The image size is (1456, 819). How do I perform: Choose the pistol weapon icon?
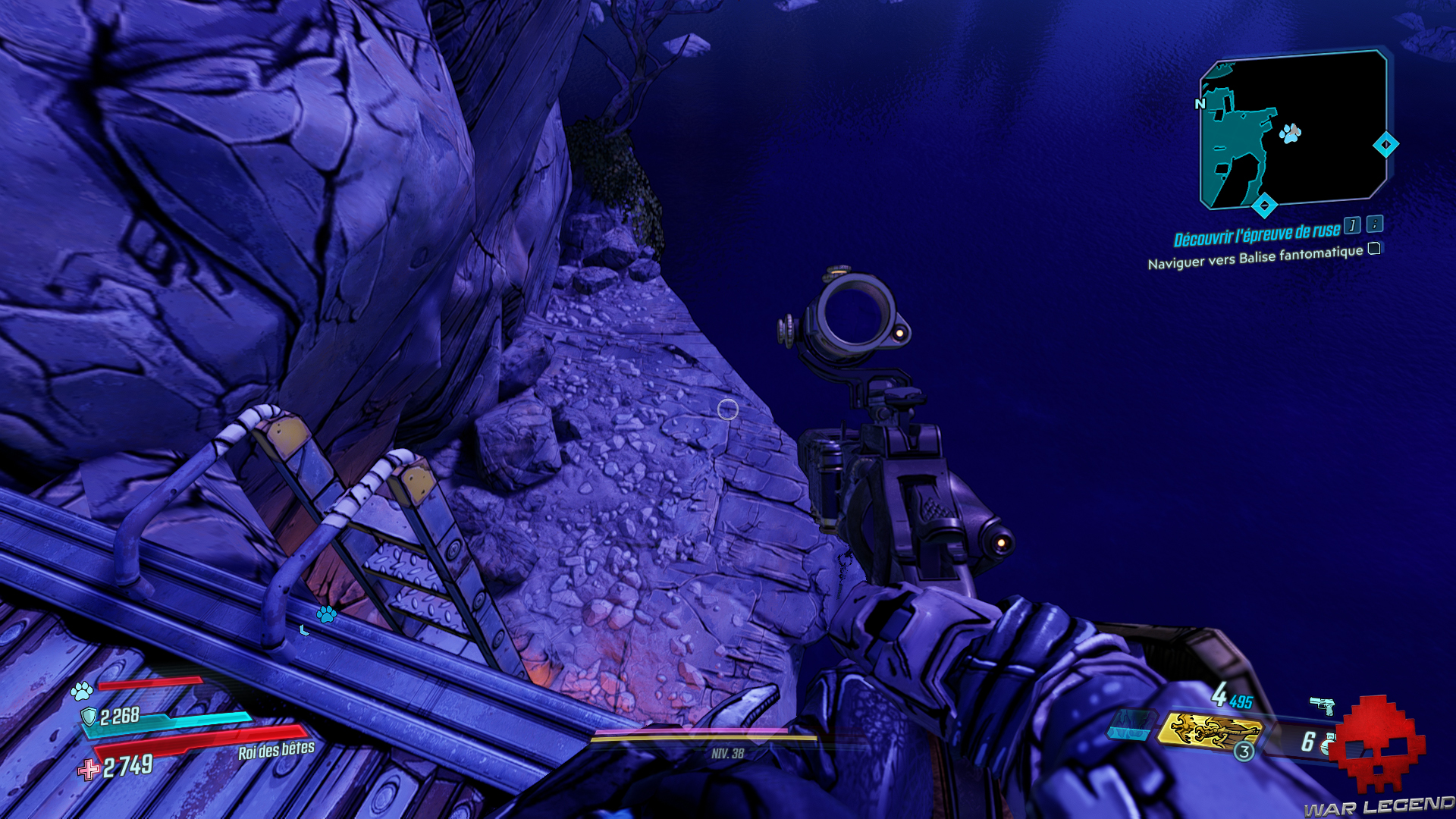pos(1323,705)
